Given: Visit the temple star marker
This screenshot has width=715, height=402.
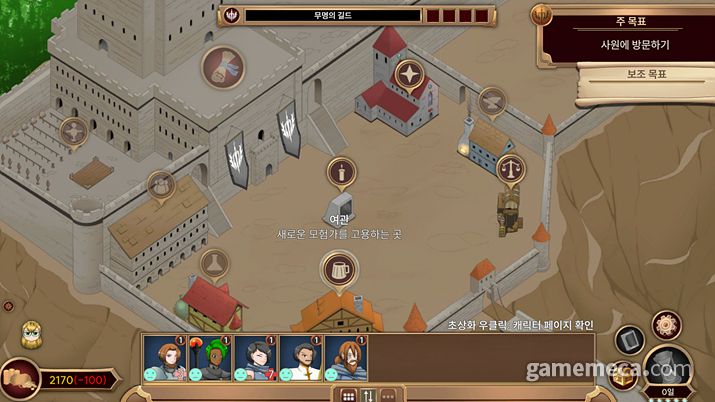Looking at the screenshot, I should click(x=408, y=73).
